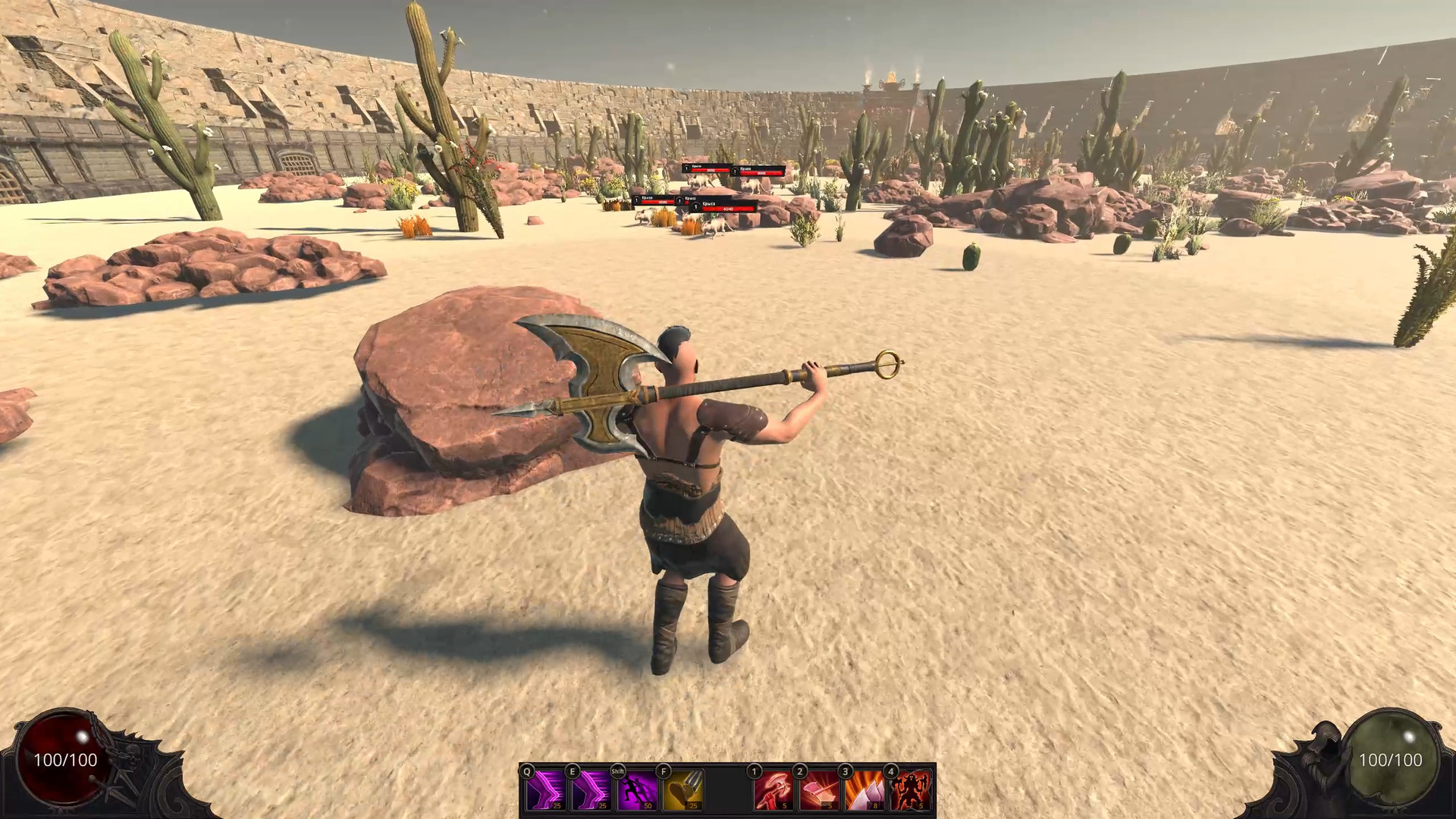Click the level 1 badge on the top rat nameplate
1456x819 pixels.
(686, 168)
